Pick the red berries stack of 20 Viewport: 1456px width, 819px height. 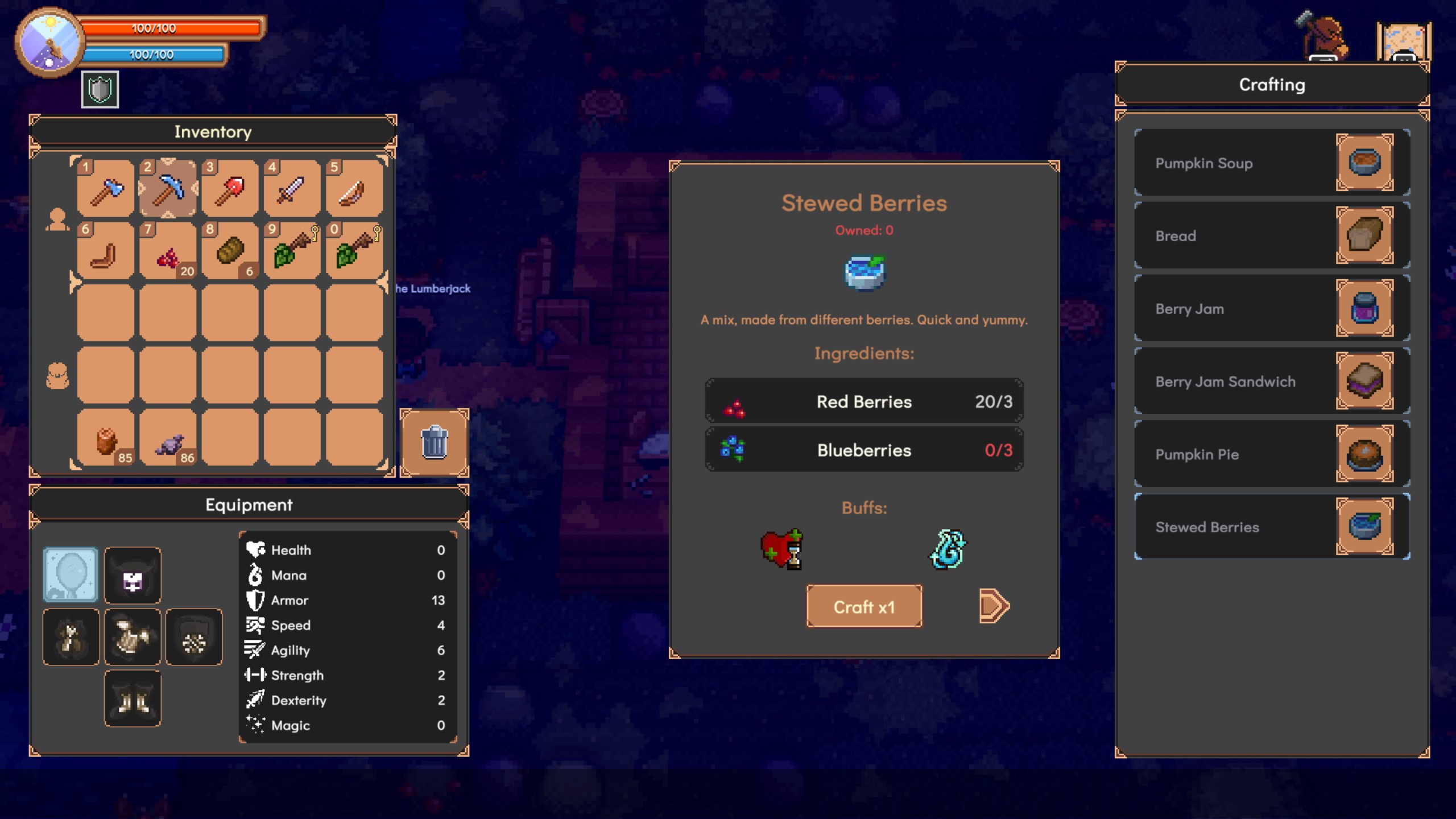click(x=168, y=251)
